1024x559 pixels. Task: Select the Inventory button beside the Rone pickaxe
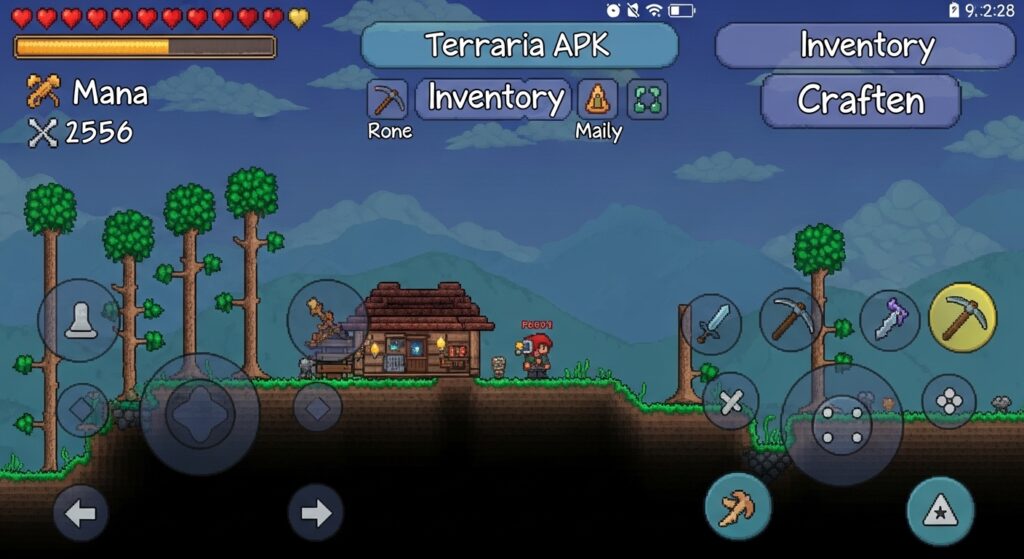pyautogui.click(x=495, y=98)
